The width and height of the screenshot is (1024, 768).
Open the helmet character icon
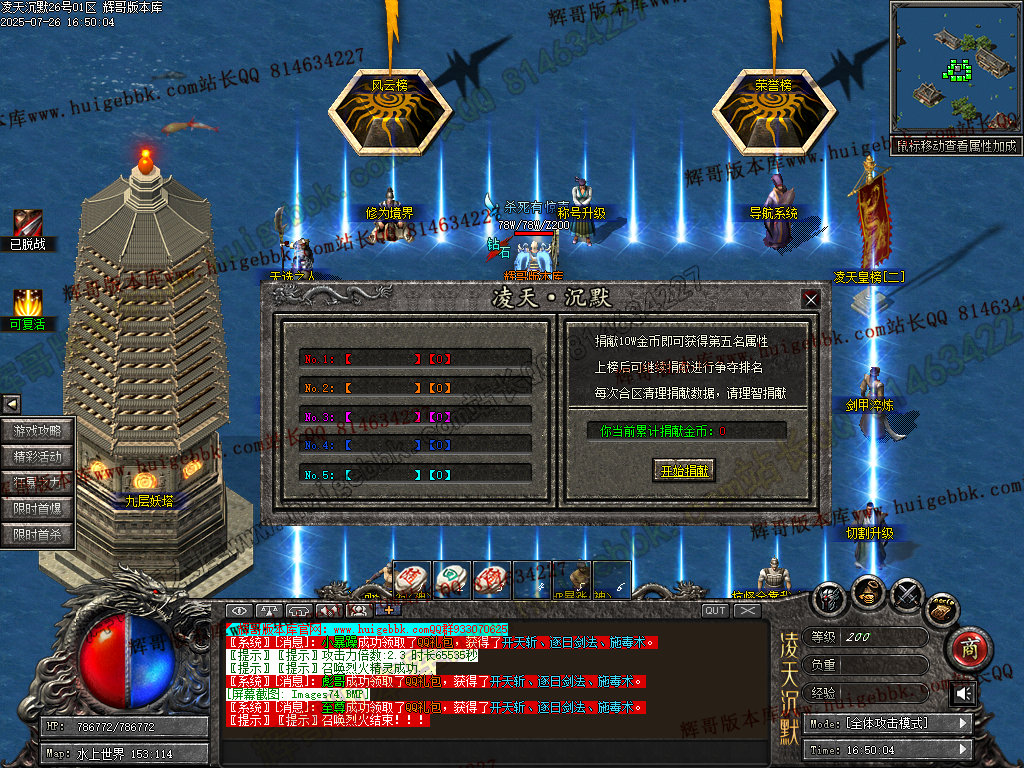tap(830, 598)
